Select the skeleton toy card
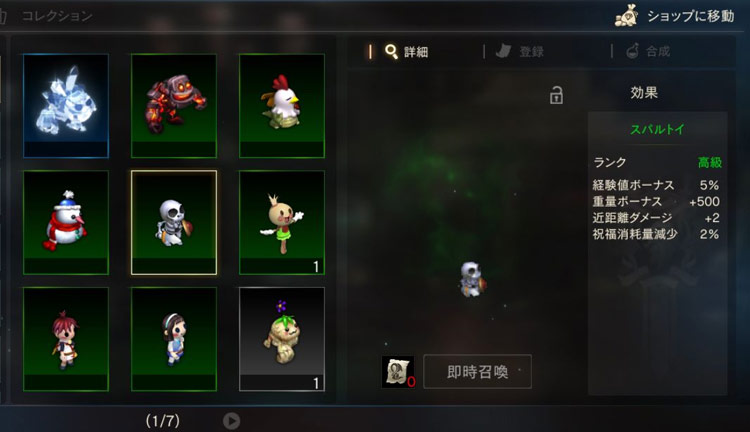The image size is (750, 432). pos(174,222)
